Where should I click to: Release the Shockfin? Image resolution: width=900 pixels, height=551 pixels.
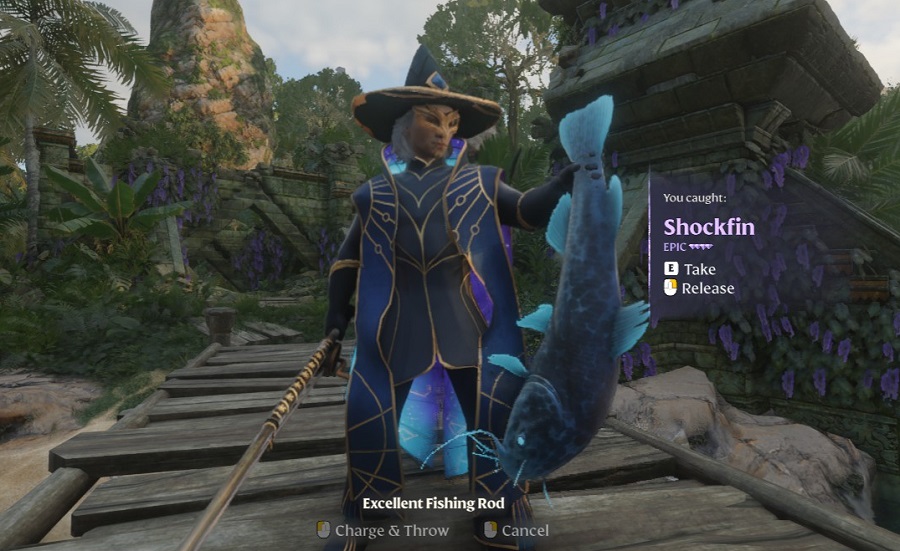click(x=707, y=288)
